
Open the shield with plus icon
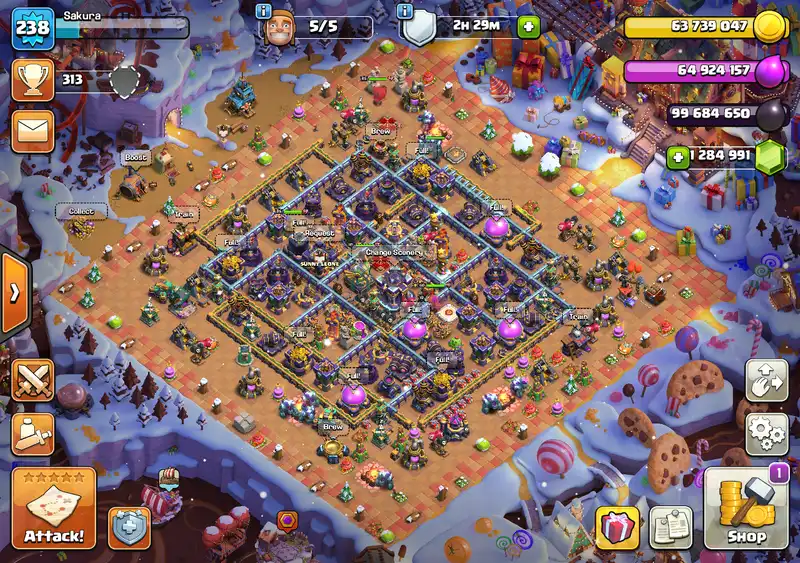tap(130, 526)
